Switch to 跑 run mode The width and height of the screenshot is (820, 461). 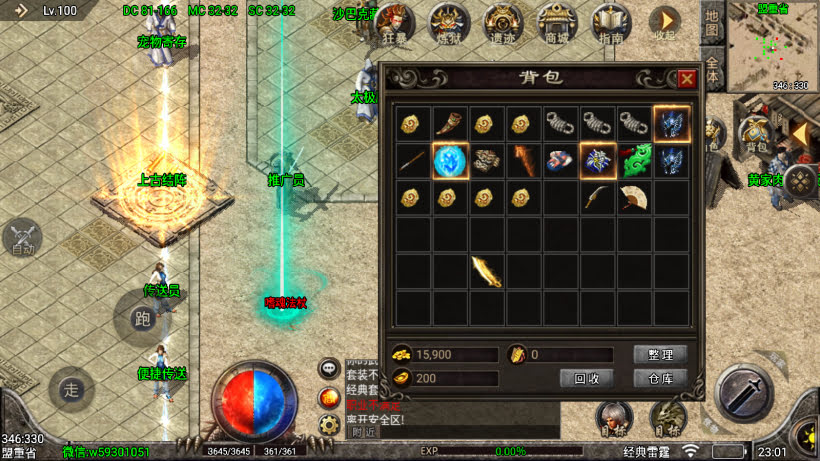tap(142, 318)
